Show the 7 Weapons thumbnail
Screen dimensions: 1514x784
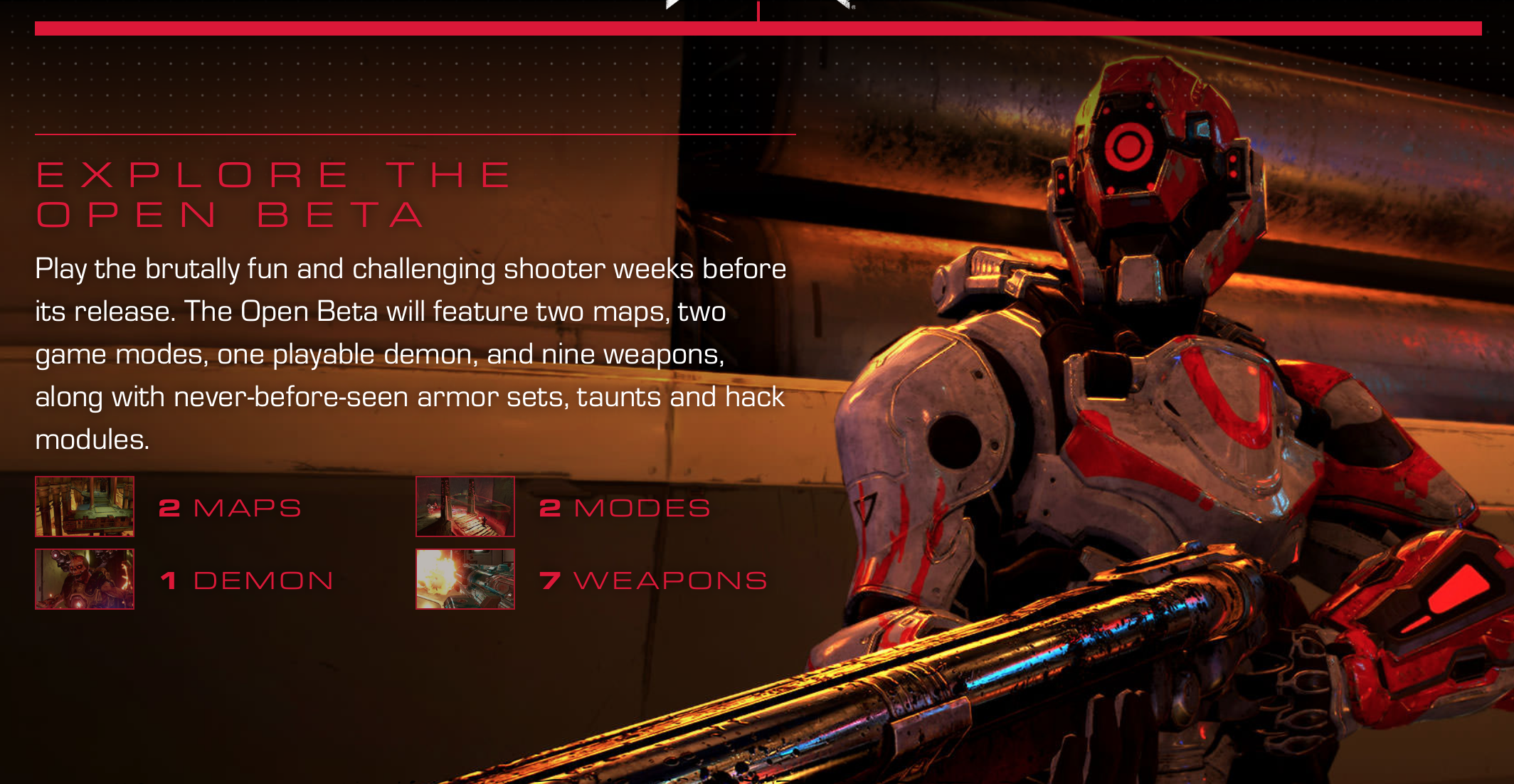[465, 579]
